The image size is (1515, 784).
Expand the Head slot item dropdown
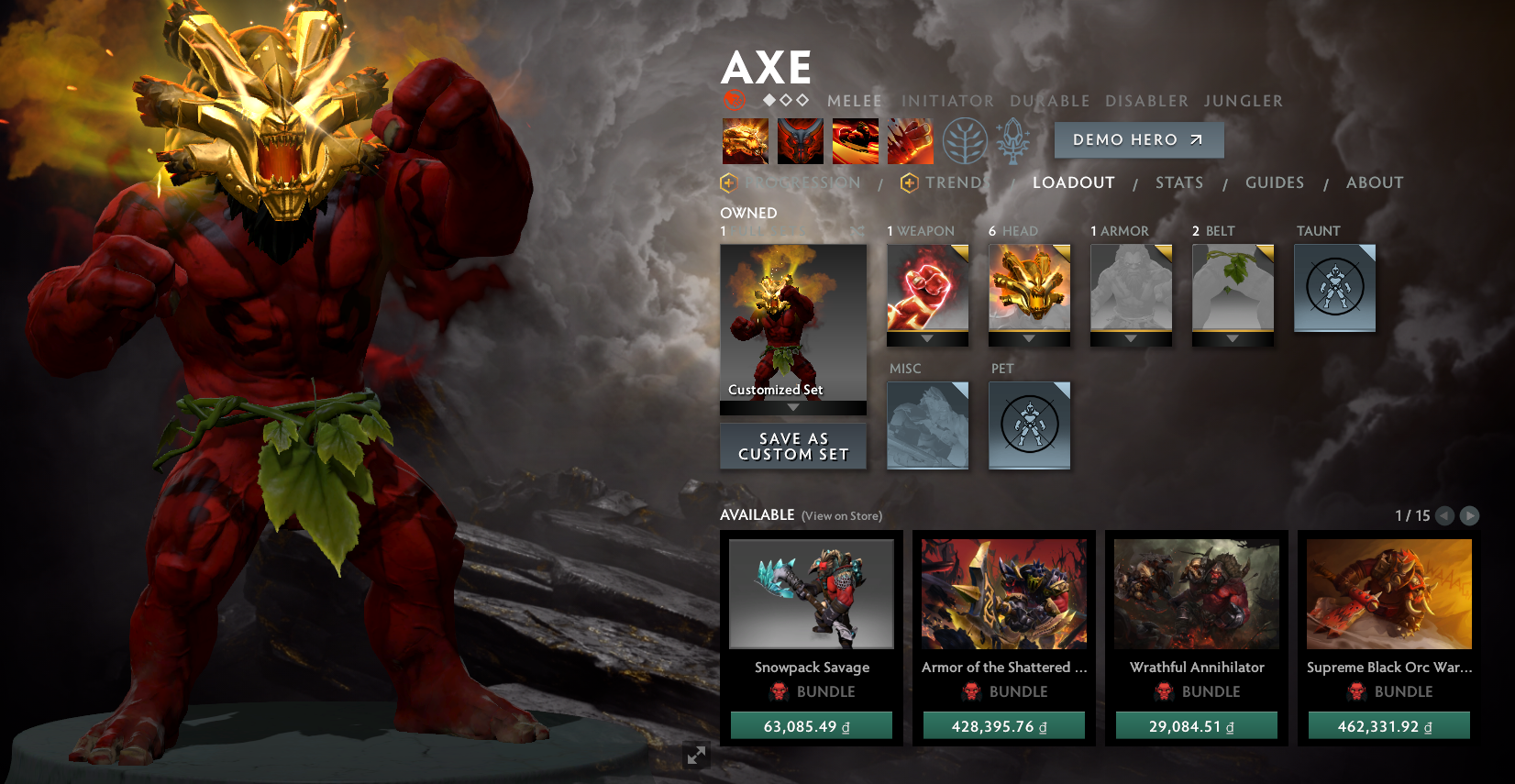tap(1029, 338)
